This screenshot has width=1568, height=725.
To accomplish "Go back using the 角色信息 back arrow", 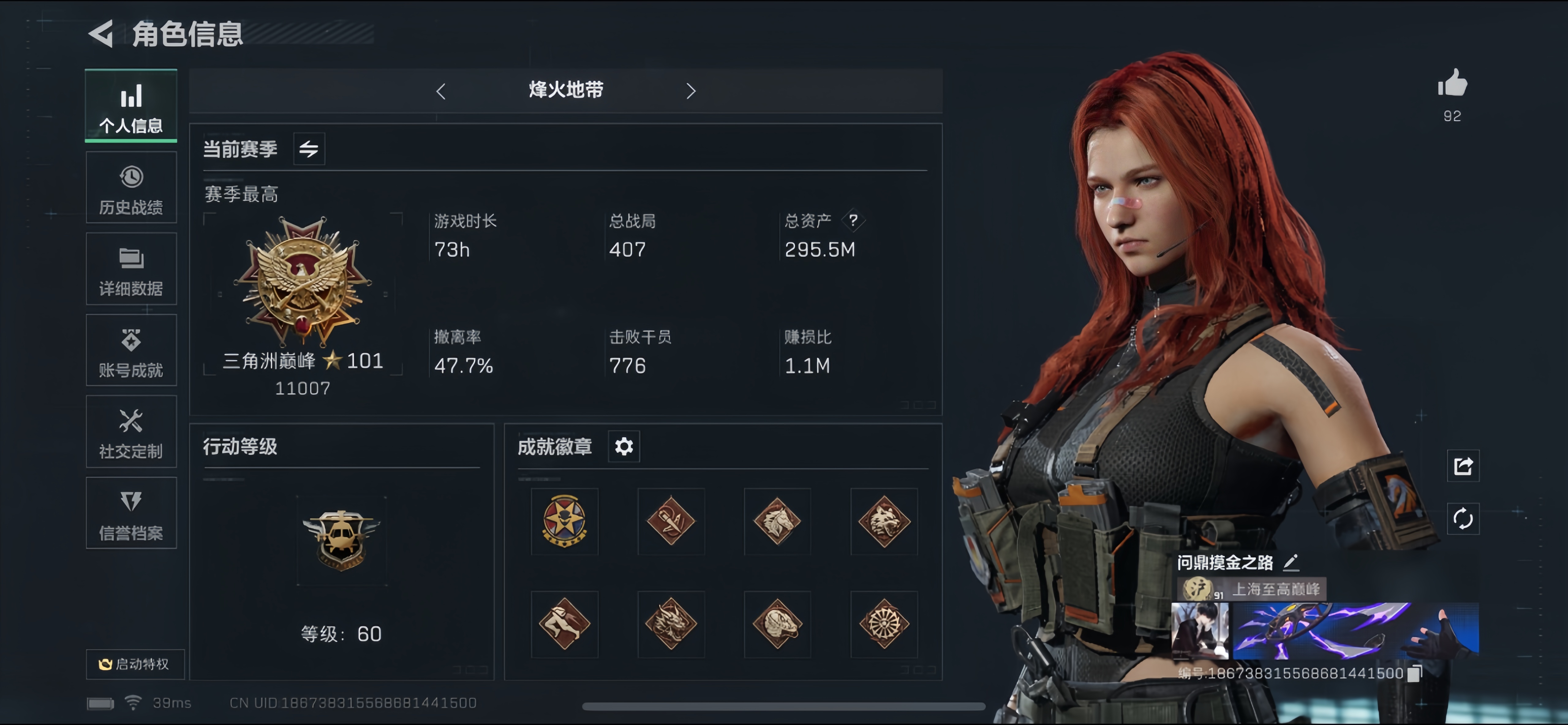I will point(101,35).
